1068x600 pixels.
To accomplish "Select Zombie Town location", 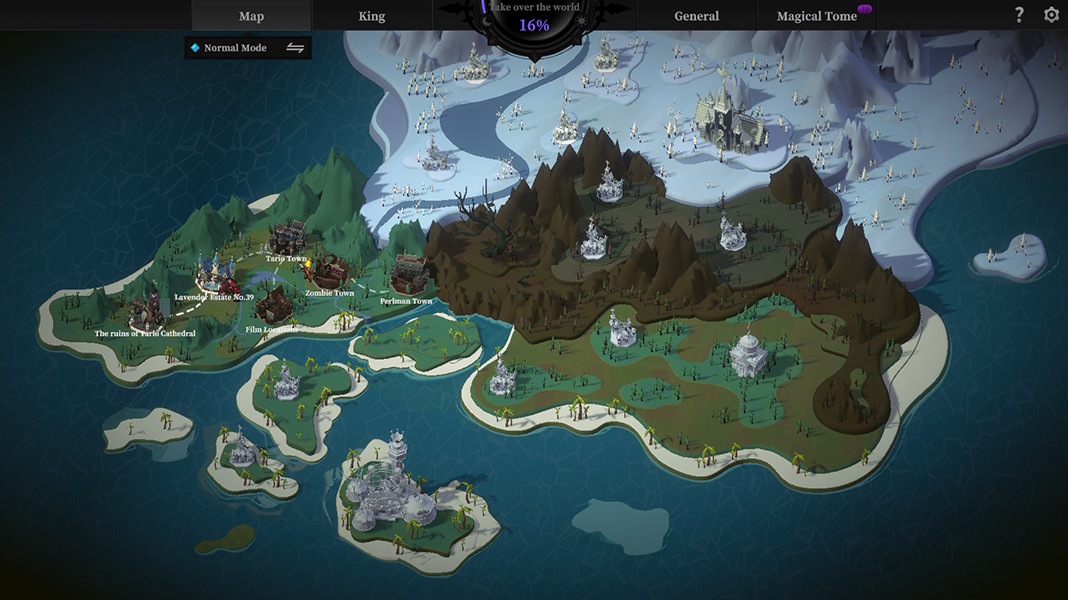I will [328, 272].
